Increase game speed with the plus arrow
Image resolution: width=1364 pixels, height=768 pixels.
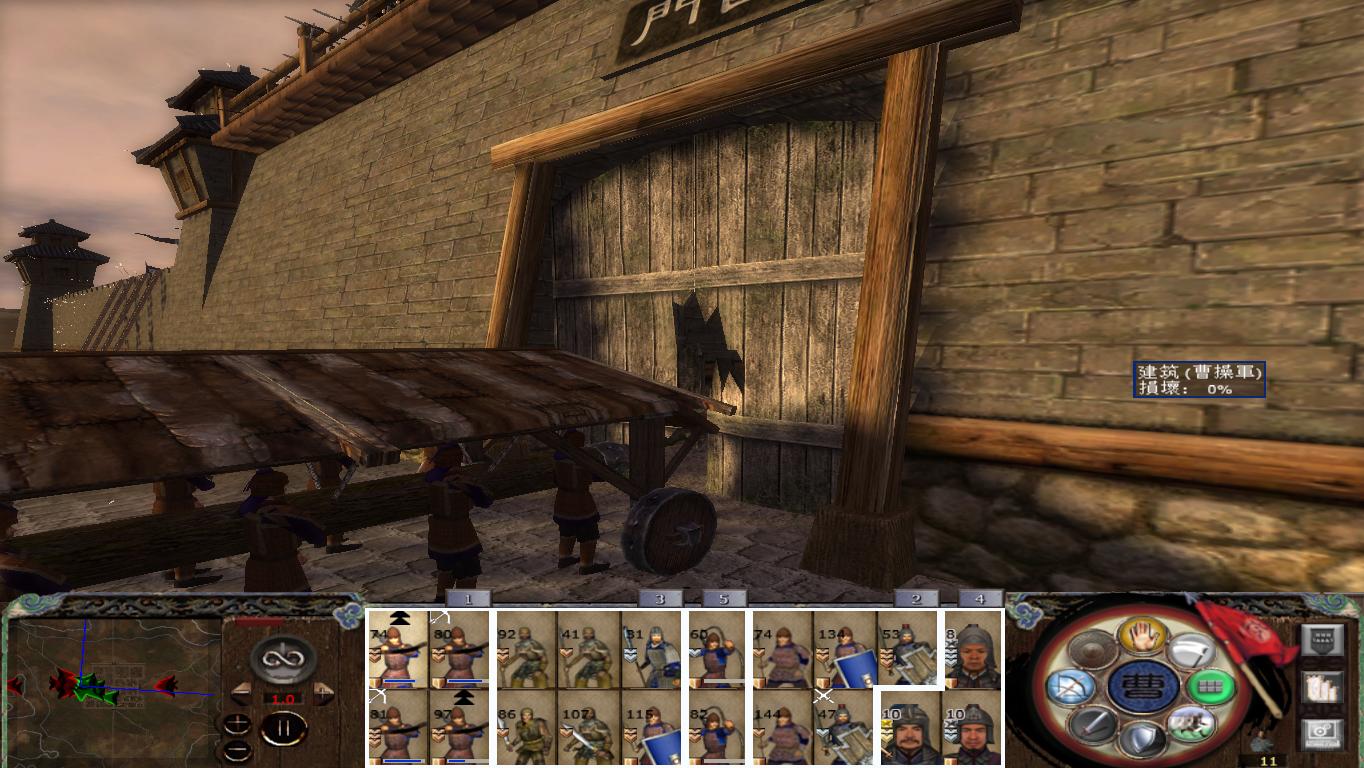[x=323, y=692]
